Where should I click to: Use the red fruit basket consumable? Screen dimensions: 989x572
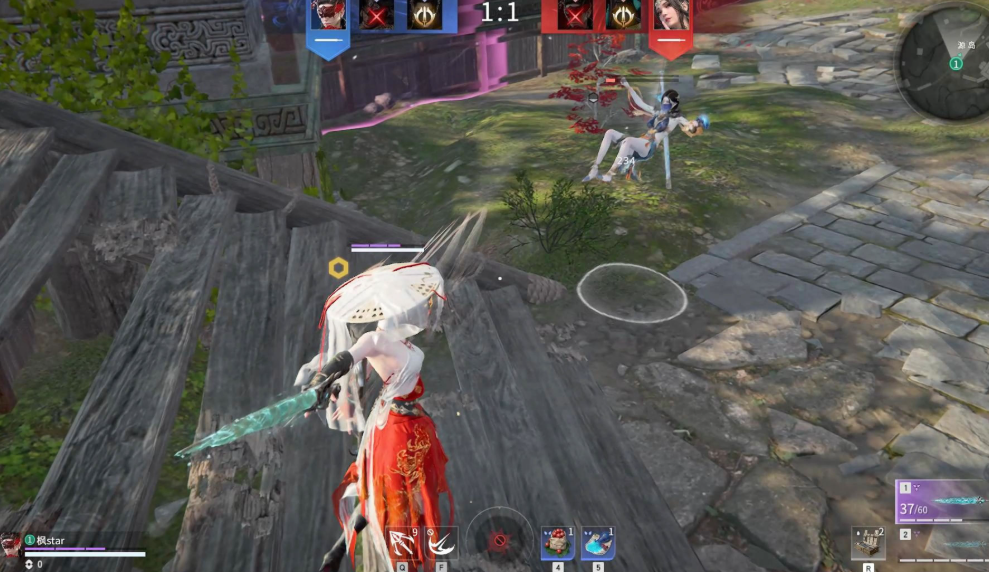(557, 543)
